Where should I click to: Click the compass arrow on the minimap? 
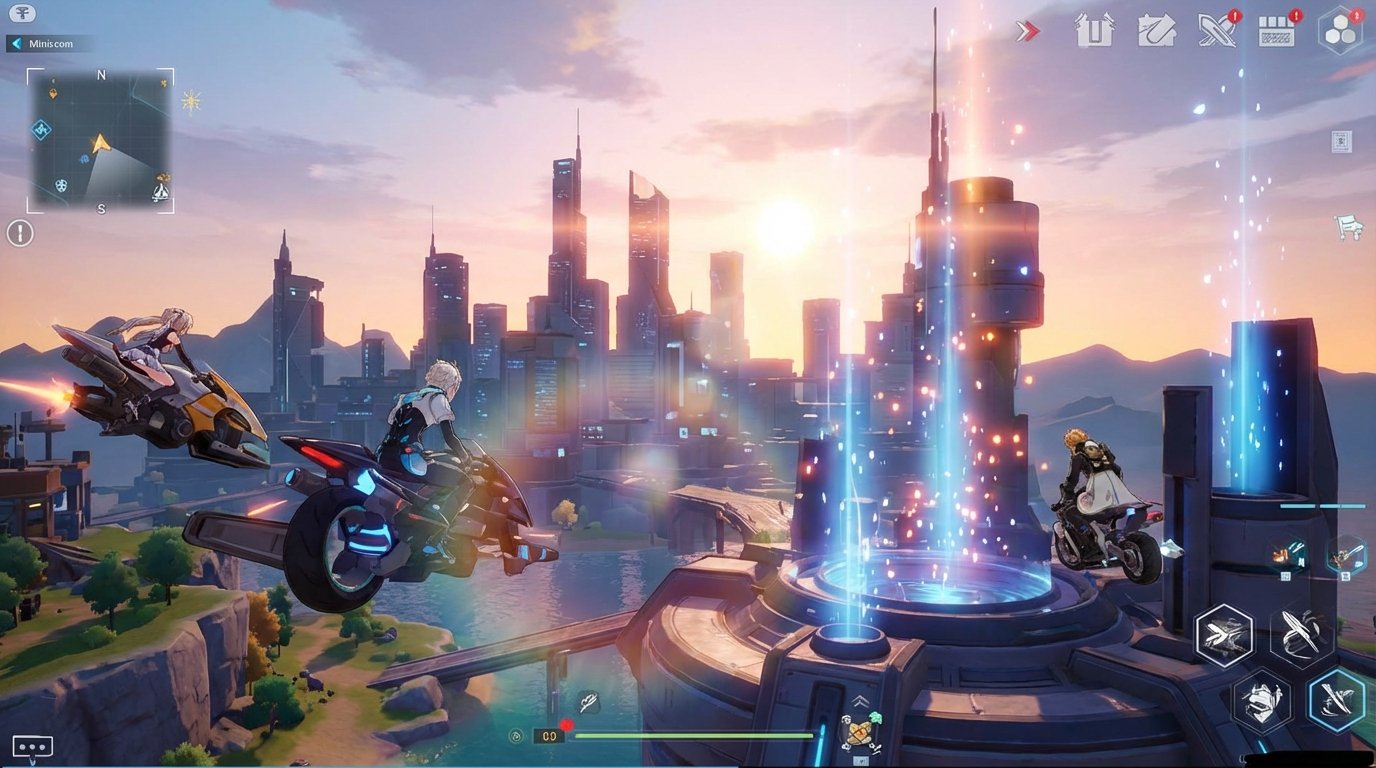point(100,145)
